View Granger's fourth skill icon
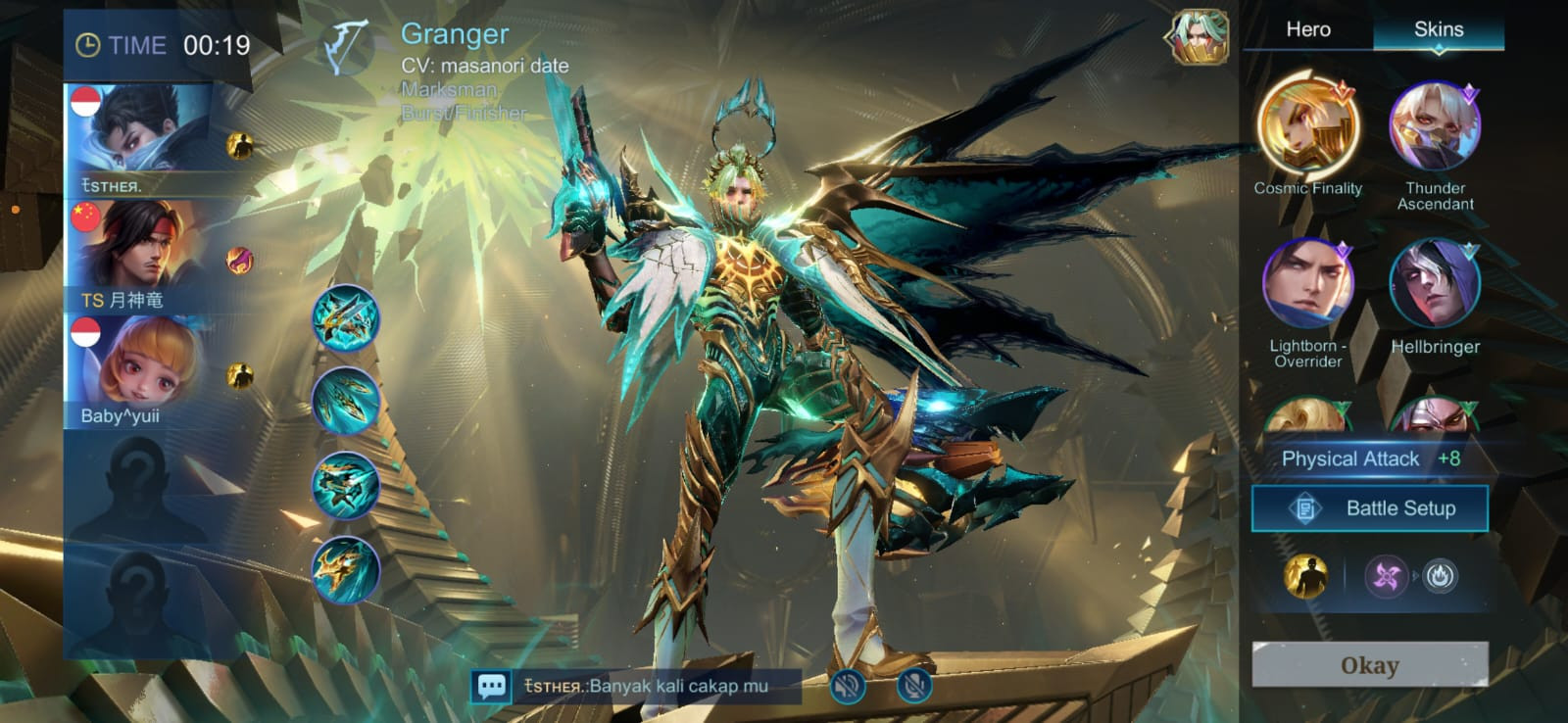 346,569
